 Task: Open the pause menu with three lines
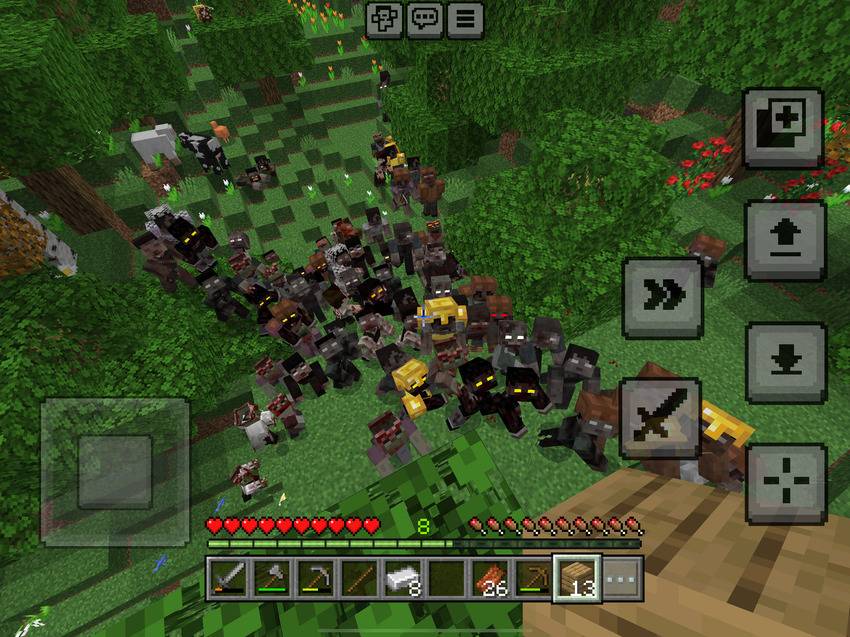pyautogui.click(x=464, y=20)
